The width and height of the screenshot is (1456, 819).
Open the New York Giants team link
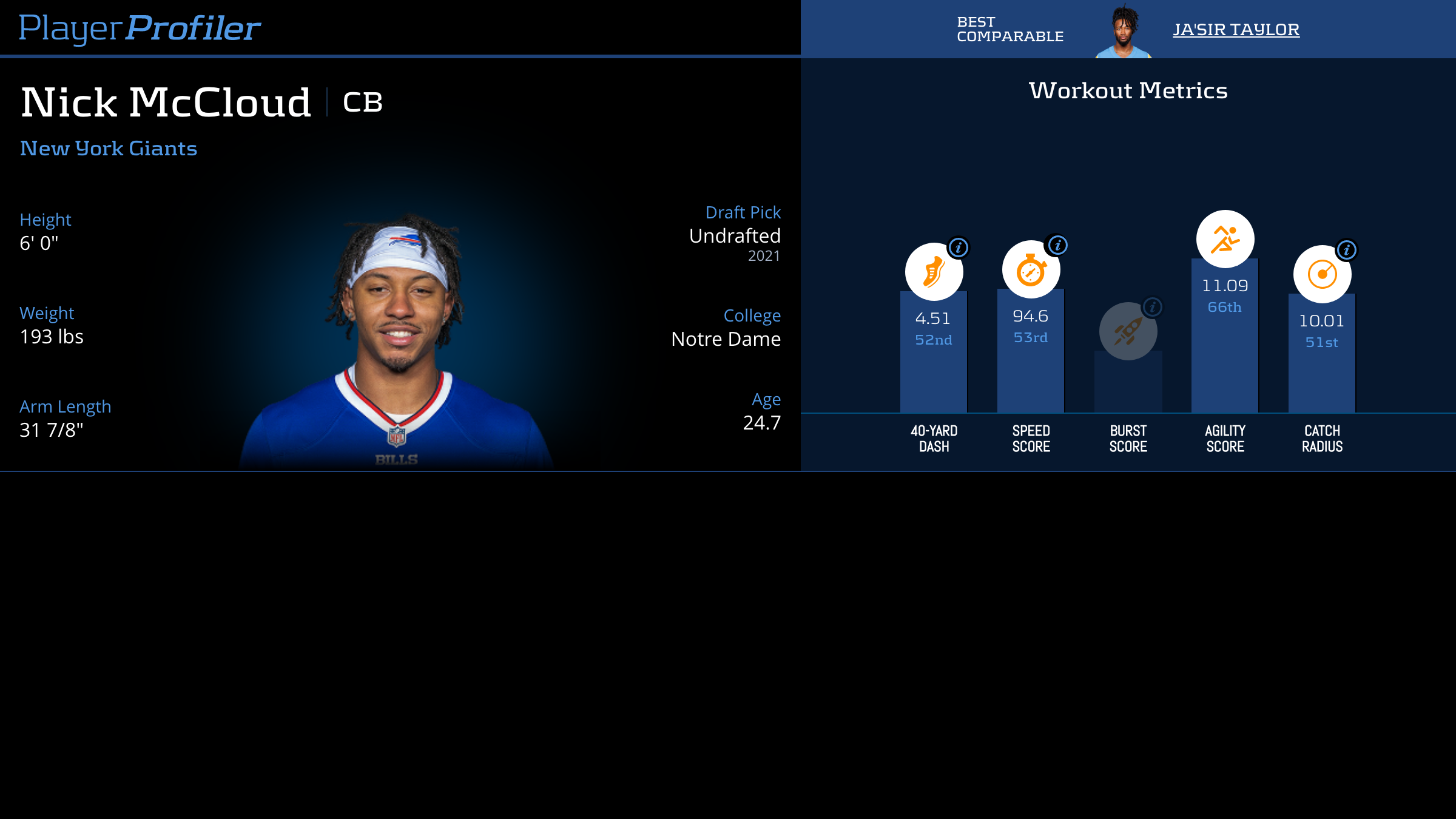(109, 149)
